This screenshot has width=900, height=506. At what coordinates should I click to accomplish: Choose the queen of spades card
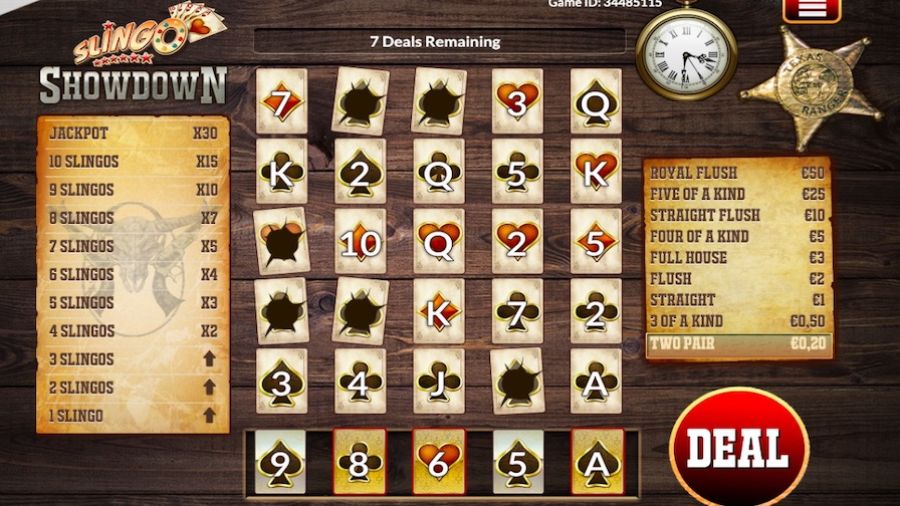click(596, 101)
